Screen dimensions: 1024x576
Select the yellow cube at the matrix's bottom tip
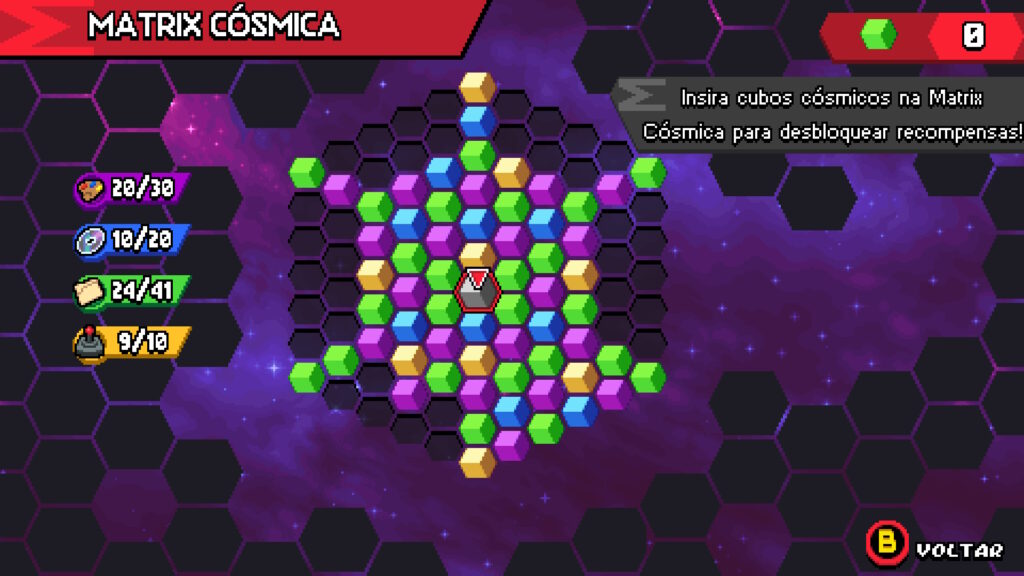(x=477, y=462)
